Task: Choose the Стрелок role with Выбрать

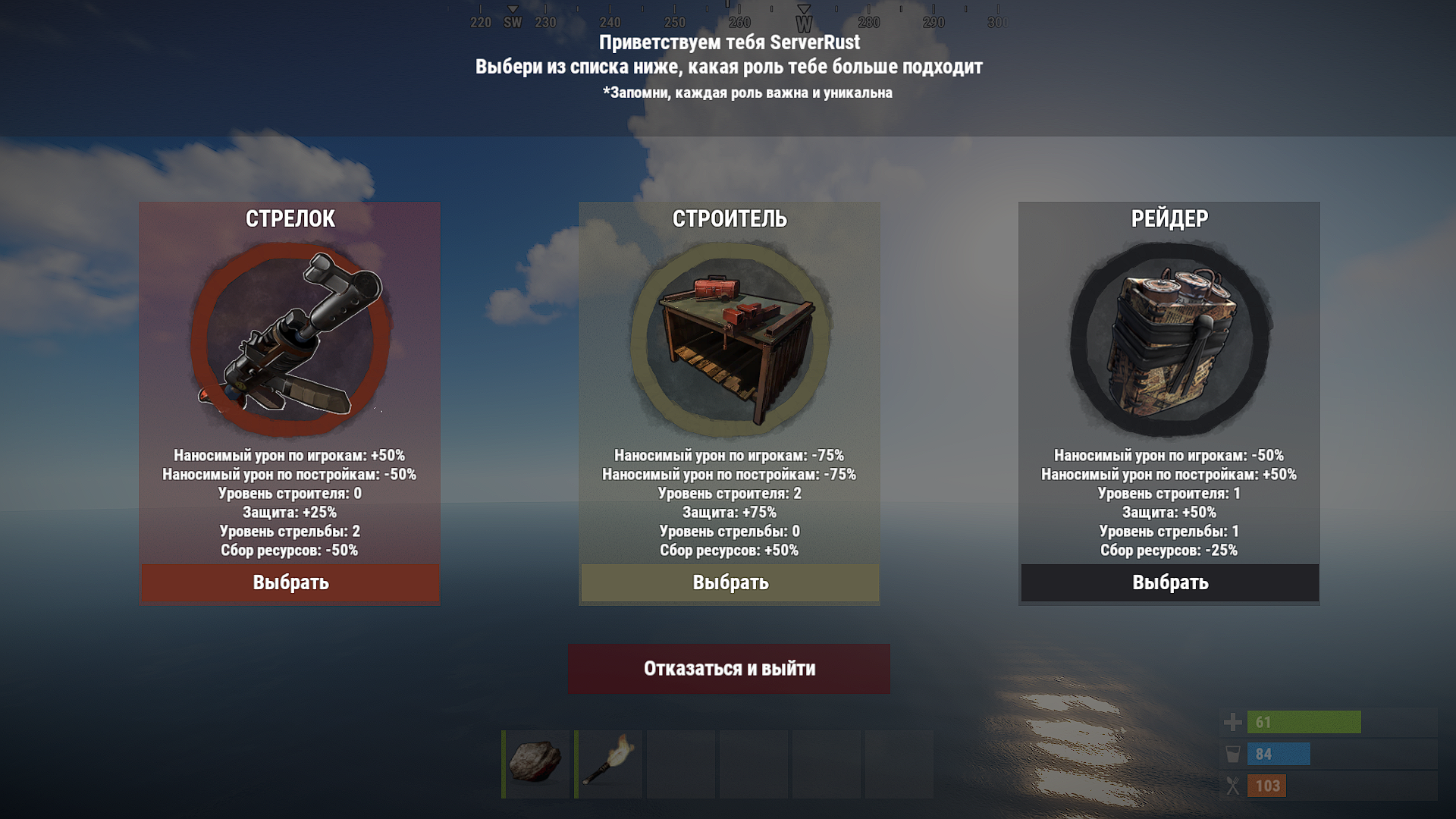Action: tap(290, 582)
